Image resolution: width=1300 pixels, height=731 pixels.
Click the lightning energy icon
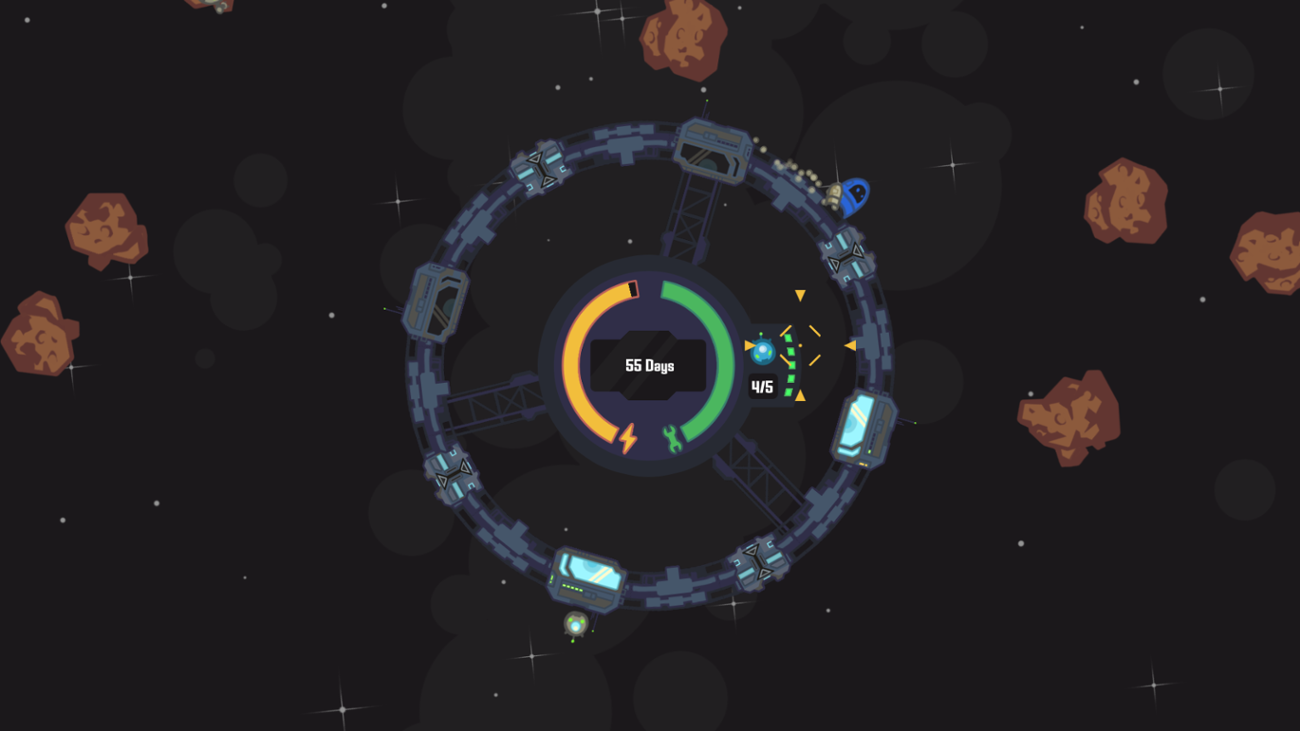coord(629,437)
